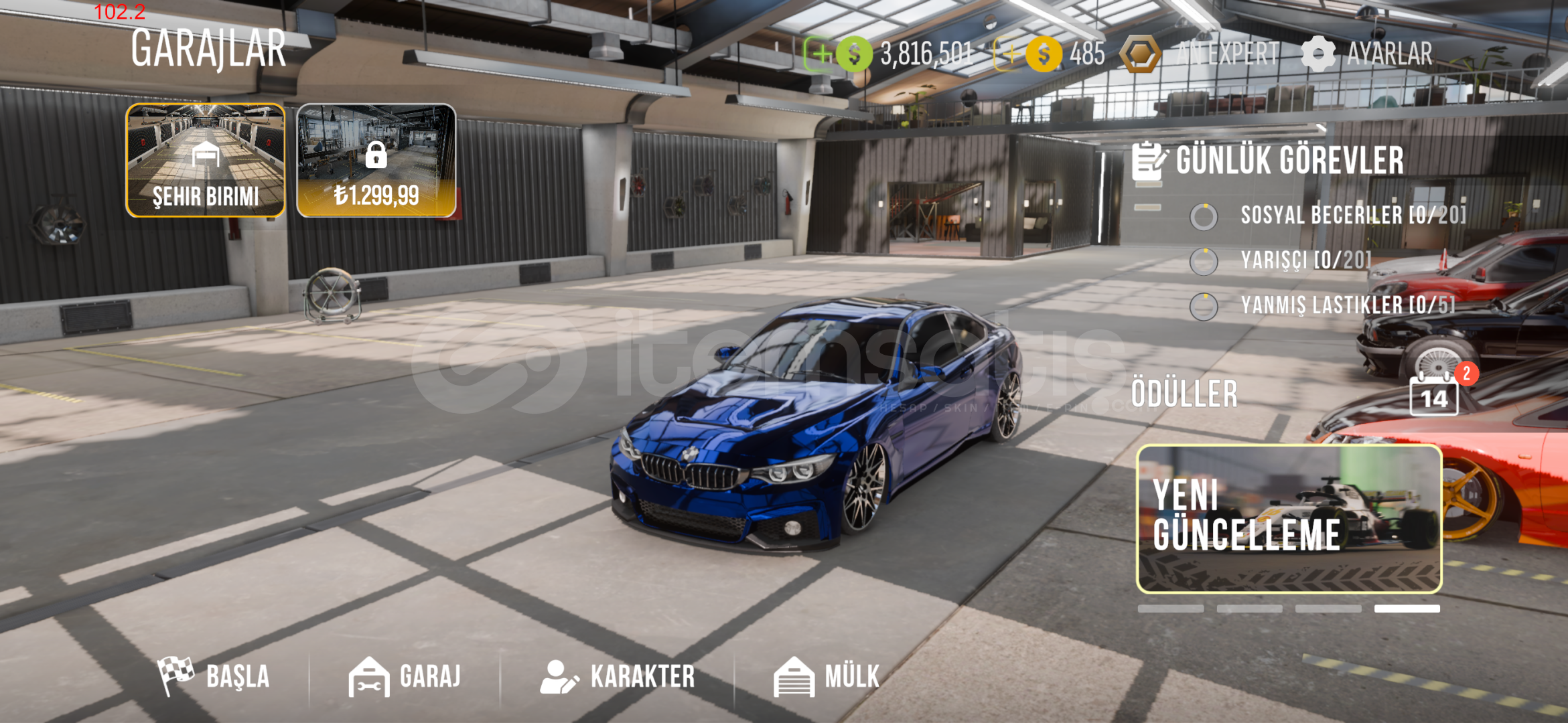Open the Ayarlar settings menu
Screen dimensions: 1568x723
1368,54
